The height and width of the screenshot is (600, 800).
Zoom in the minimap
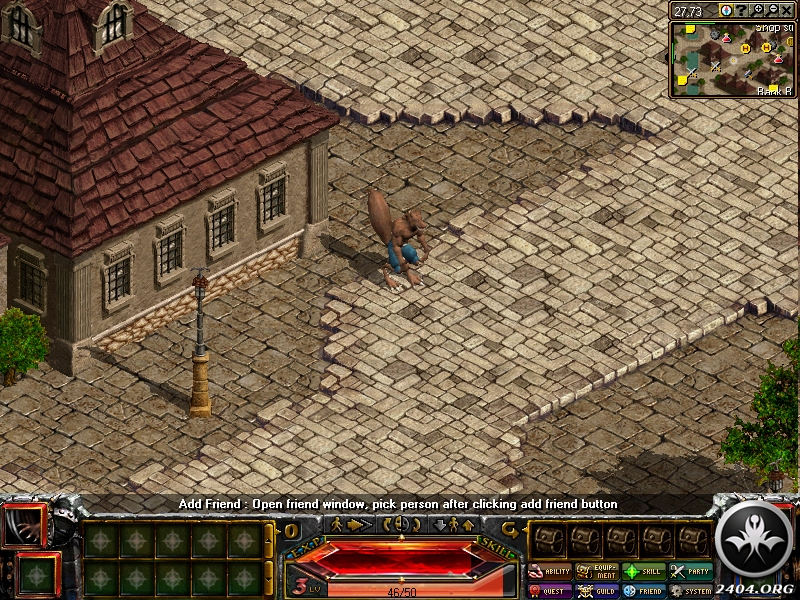pos(759,10)
